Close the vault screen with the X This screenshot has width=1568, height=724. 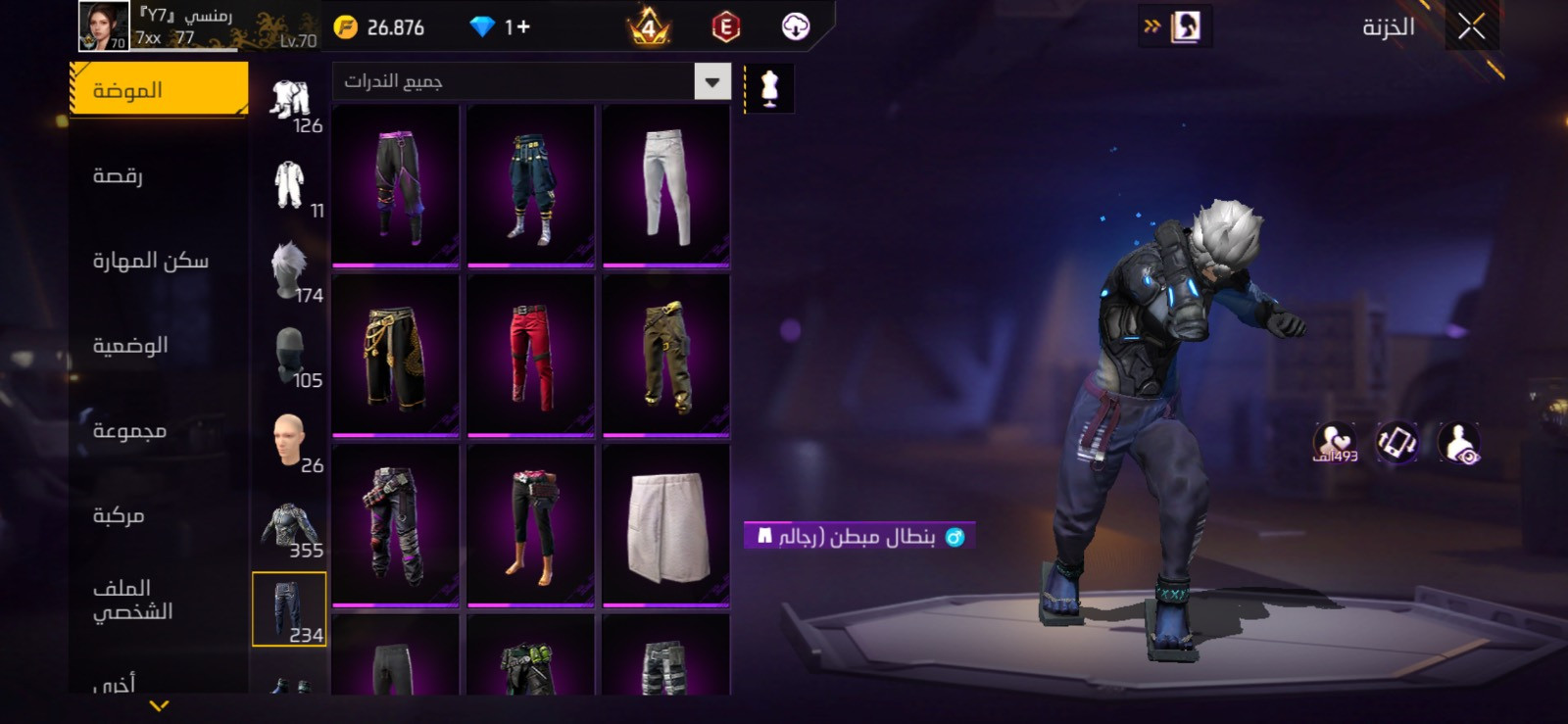(x=1471, y=27)
